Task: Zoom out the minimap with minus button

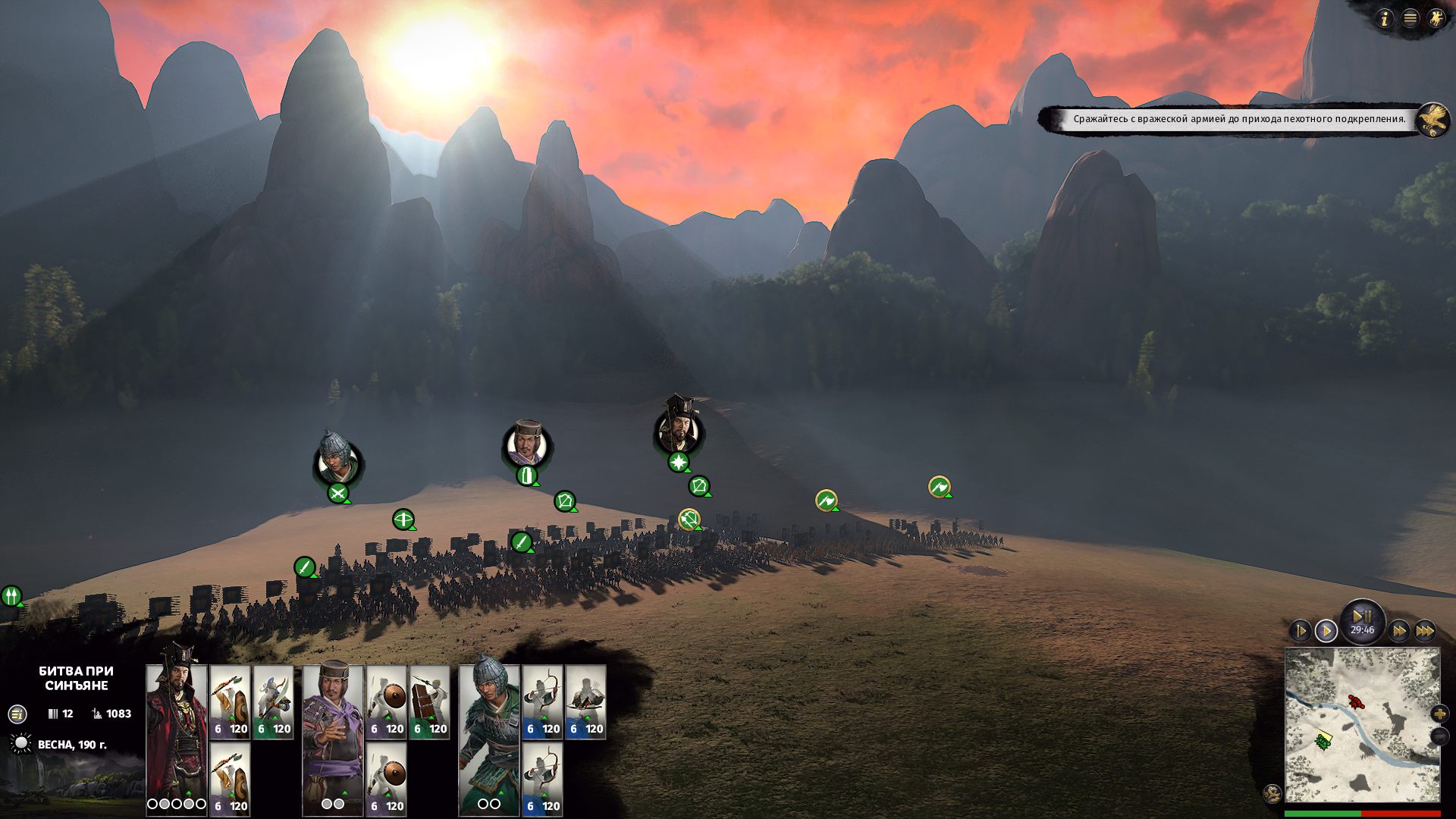Action: [x=1439, y=736]
